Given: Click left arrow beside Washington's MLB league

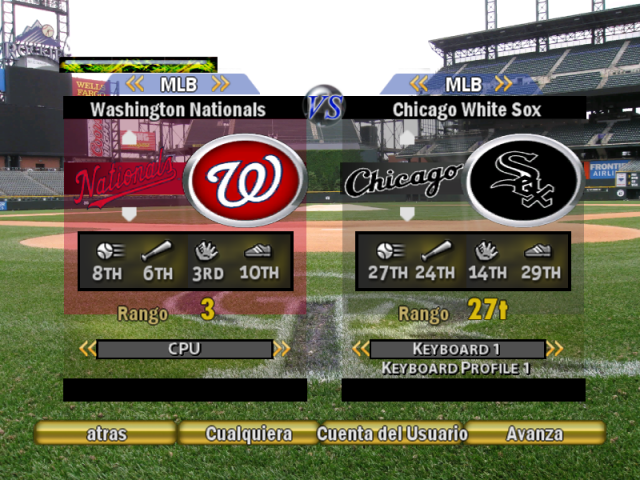Looking at the screenshot, I should point(135,84).
